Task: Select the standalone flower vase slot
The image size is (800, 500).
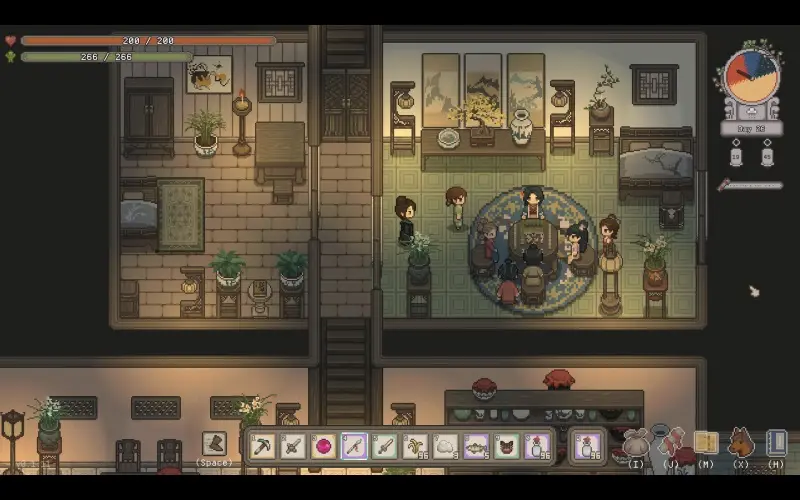Action: coord(587,446)
